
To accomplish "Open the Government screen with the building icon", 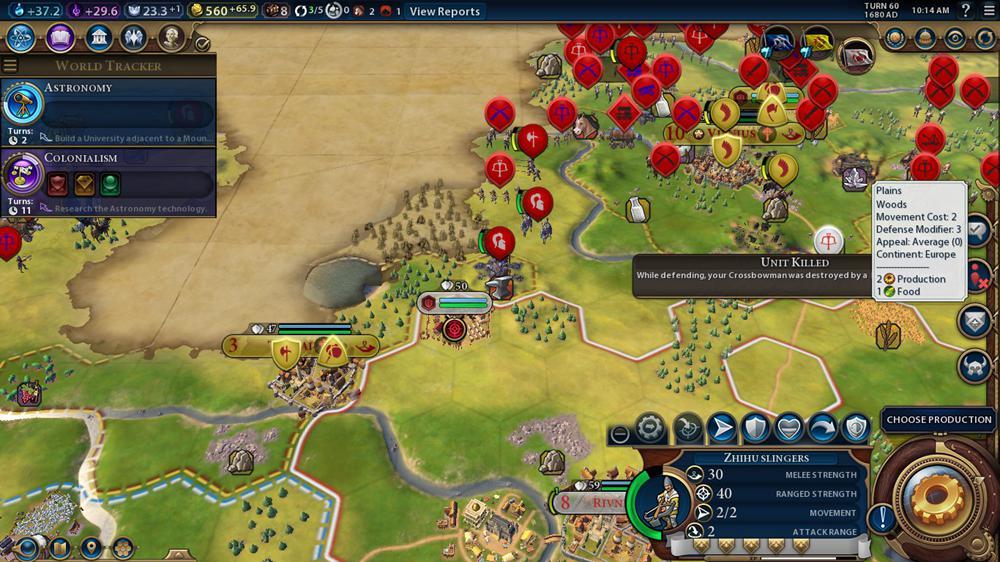I will 98,38.
